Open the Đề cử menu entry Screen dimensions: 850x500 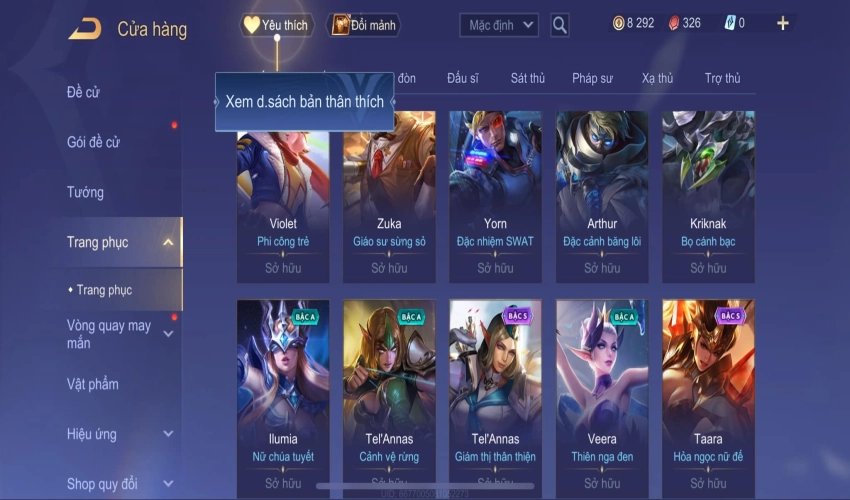84,93
